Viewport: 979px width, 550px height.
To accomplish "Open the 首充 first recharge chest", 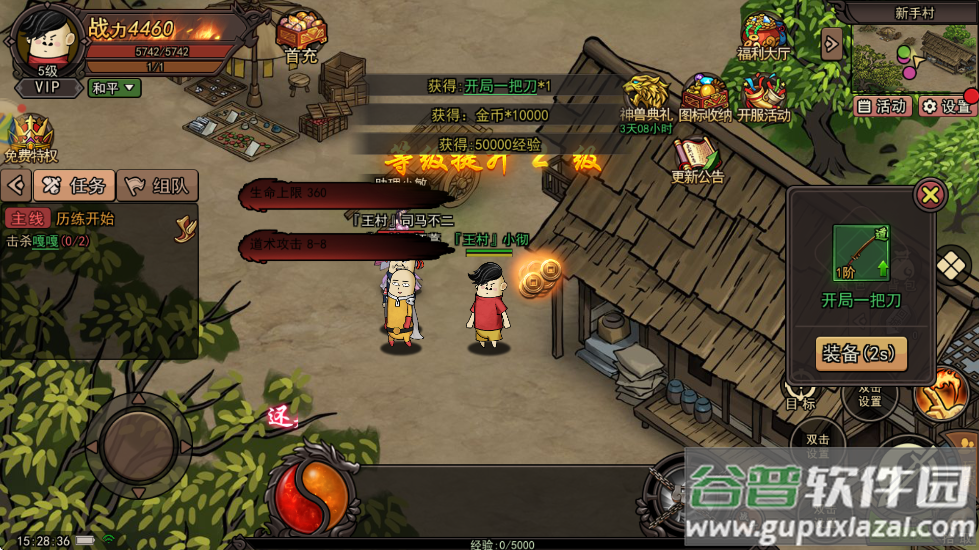I will coord(300,36).
